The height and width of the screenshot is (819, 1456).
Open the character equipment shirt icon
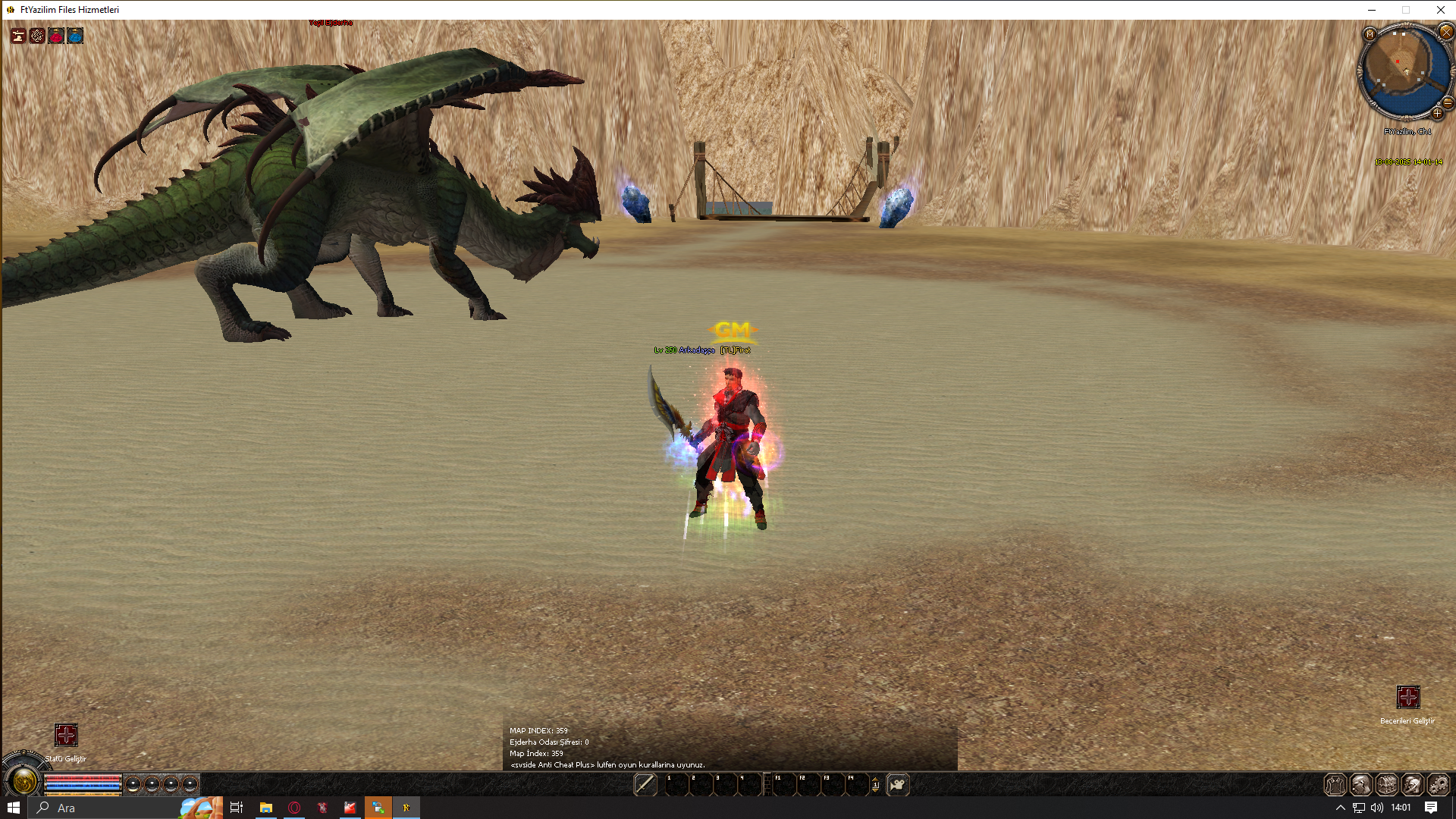[x=1335, y=784]
